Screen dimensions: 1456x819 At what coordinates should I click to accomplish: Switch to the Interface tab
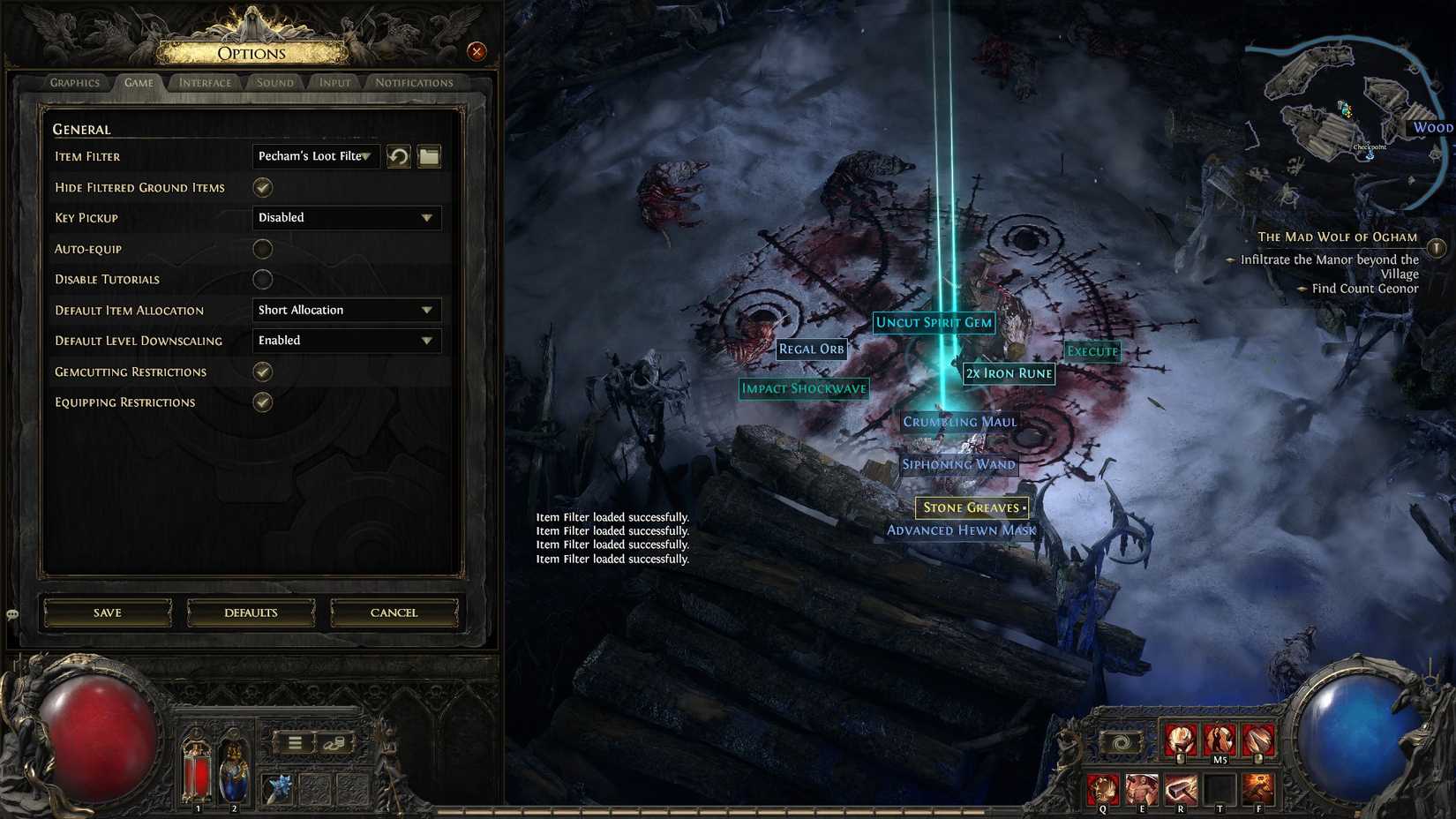tap(204, 82)
